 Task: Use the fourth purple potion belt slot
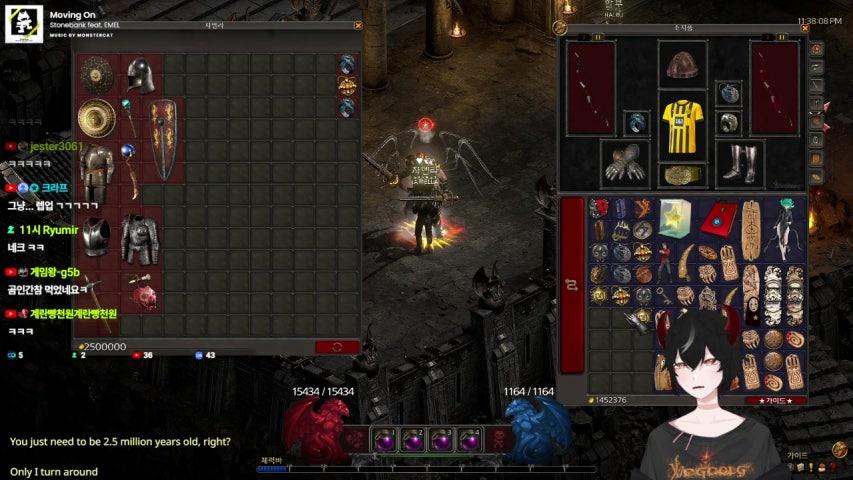(x=470, y=439)
